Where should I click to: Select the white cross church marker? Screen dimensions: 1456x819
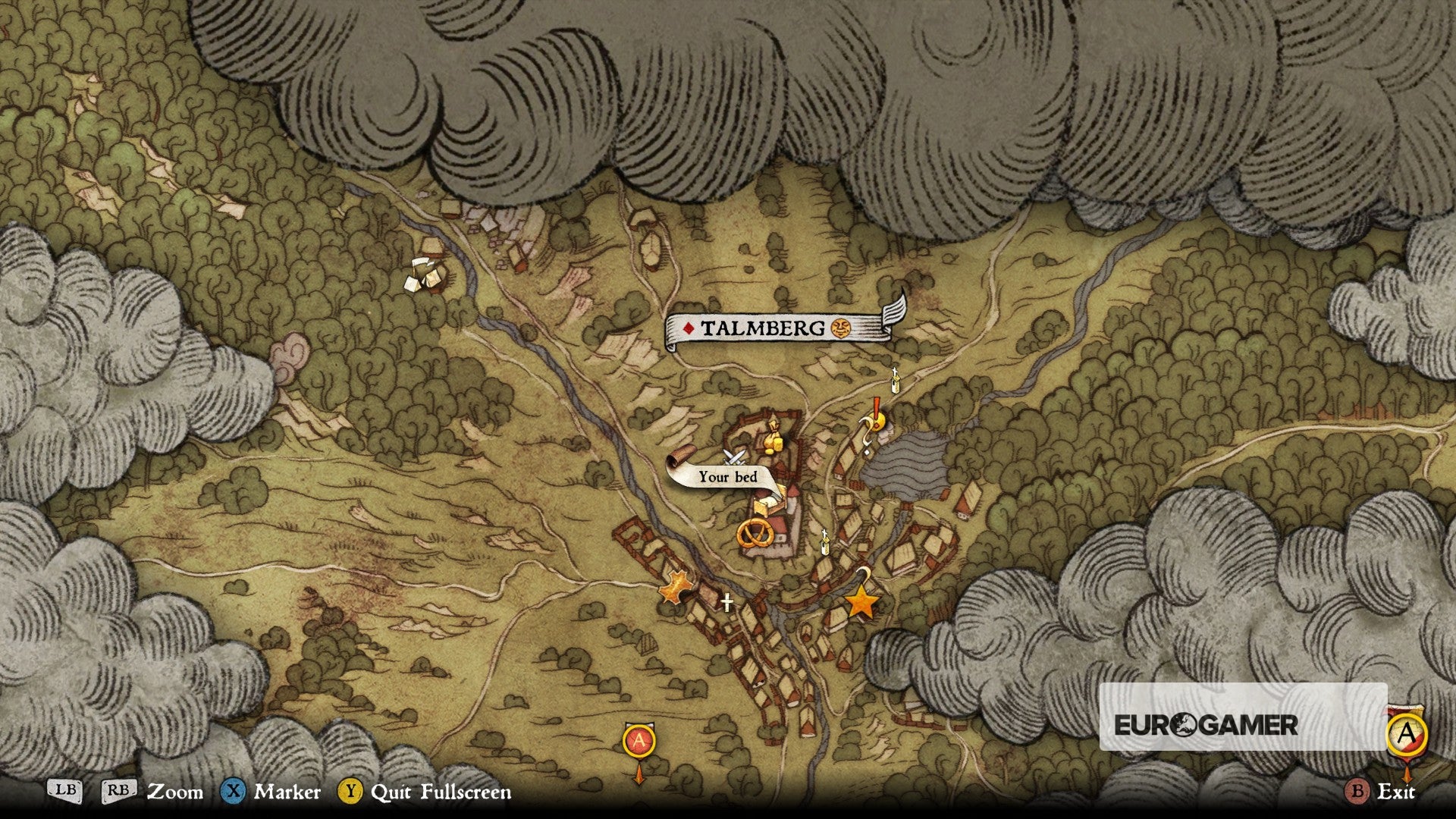tap(726, 603)
